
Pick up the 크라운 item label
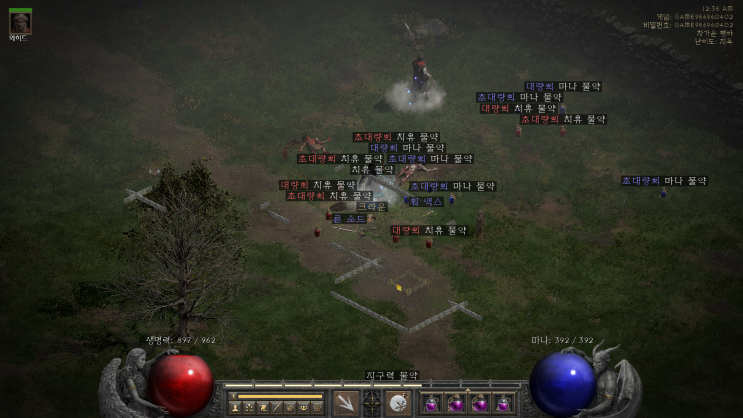point(371,207)
